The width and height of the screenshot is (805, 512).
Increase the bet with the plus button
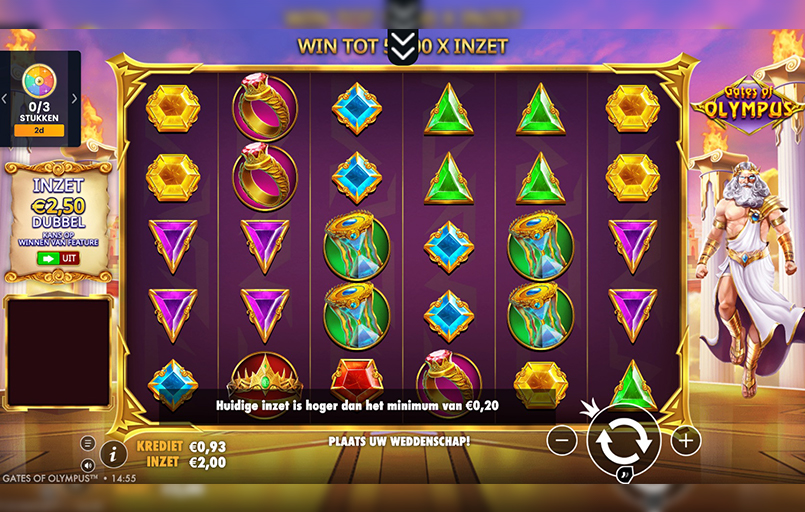tap(685, 439)
